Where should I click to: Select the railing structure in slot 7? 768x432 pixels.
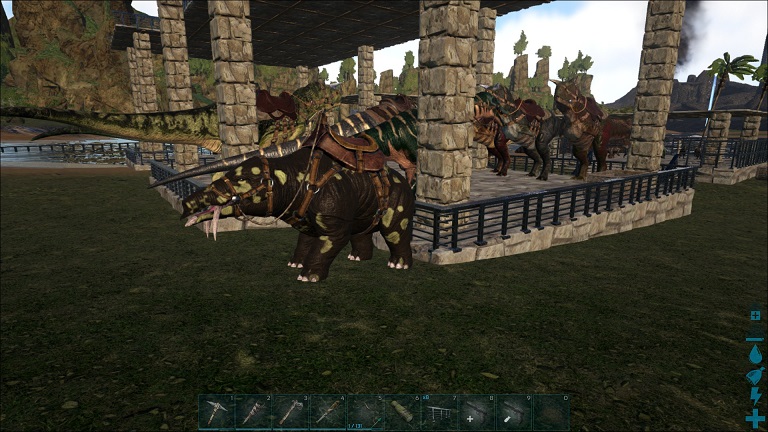440,412
